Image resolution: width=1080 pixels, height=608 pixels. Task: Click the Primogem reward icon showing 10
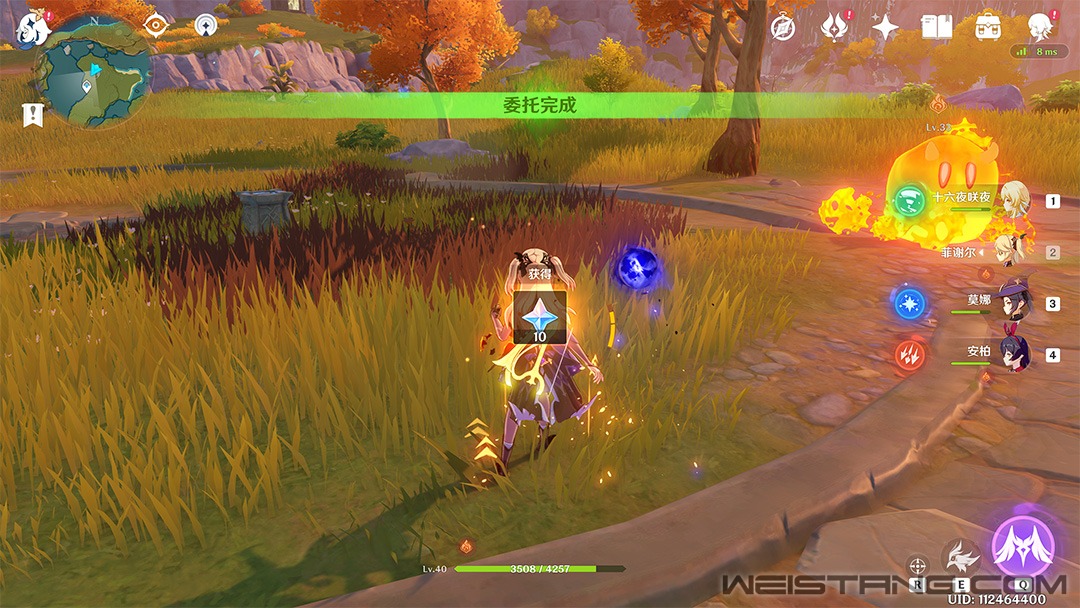(x=539, y=317)
